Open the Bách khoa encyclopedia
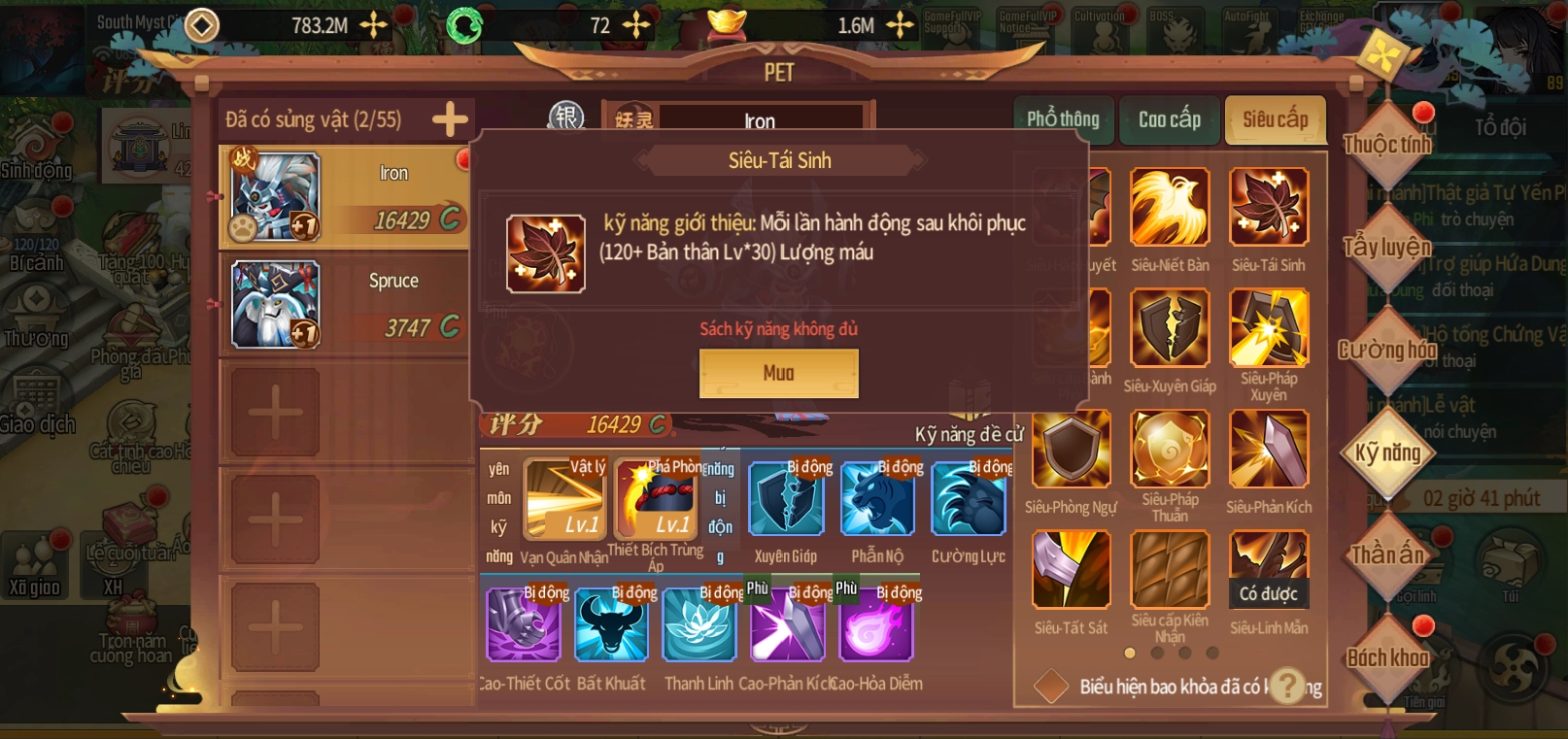The height and width of the screenshot is (739, 1568). point(1387,657)
